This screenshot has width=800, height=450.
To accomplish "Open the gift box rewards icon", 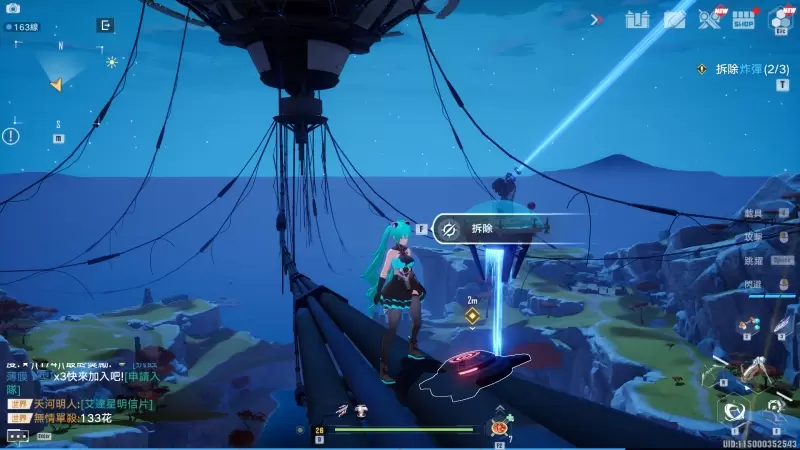I will coord(637,19).
